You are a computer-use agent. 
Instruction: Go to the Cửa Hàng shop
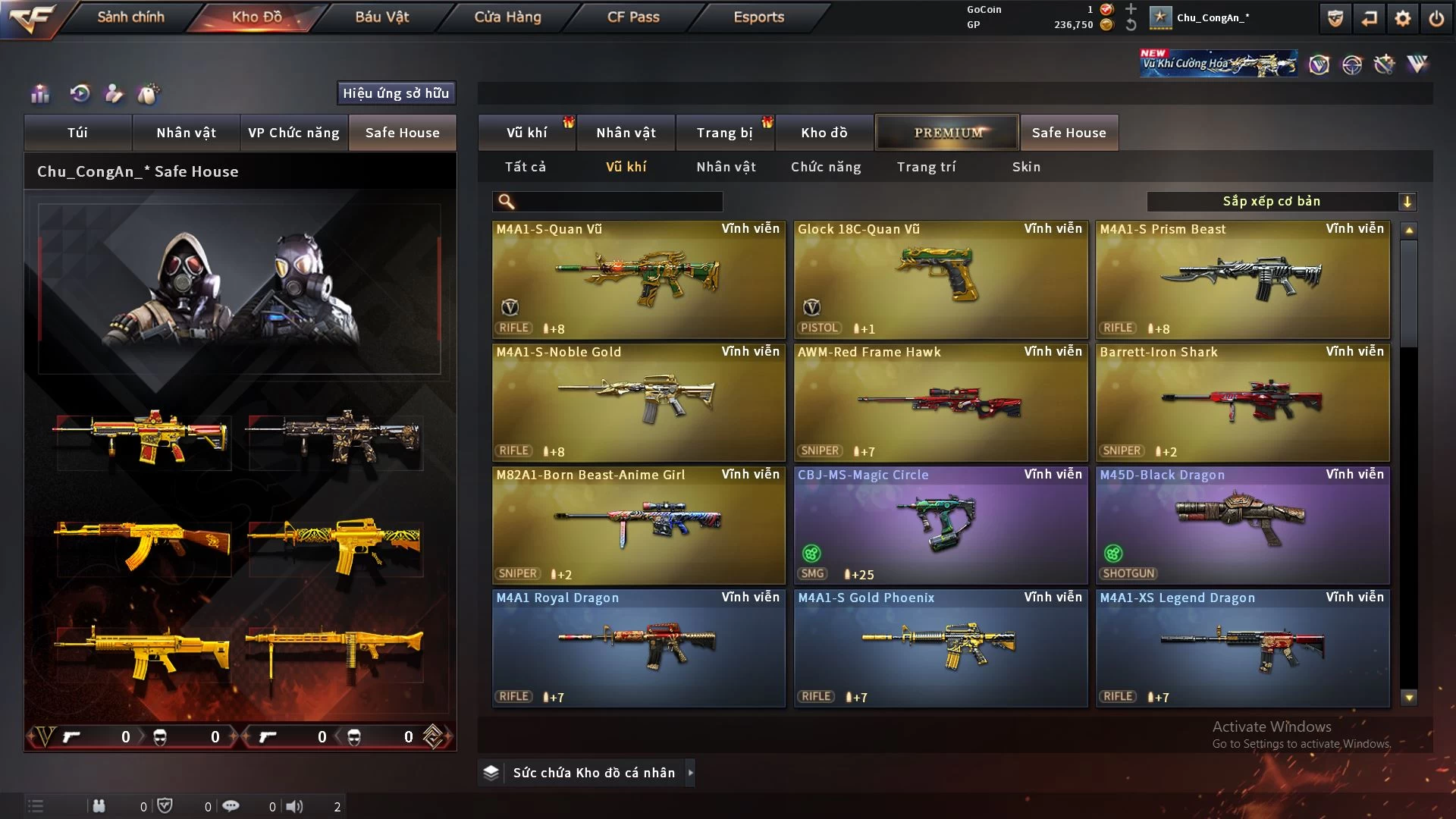[507, 17]
